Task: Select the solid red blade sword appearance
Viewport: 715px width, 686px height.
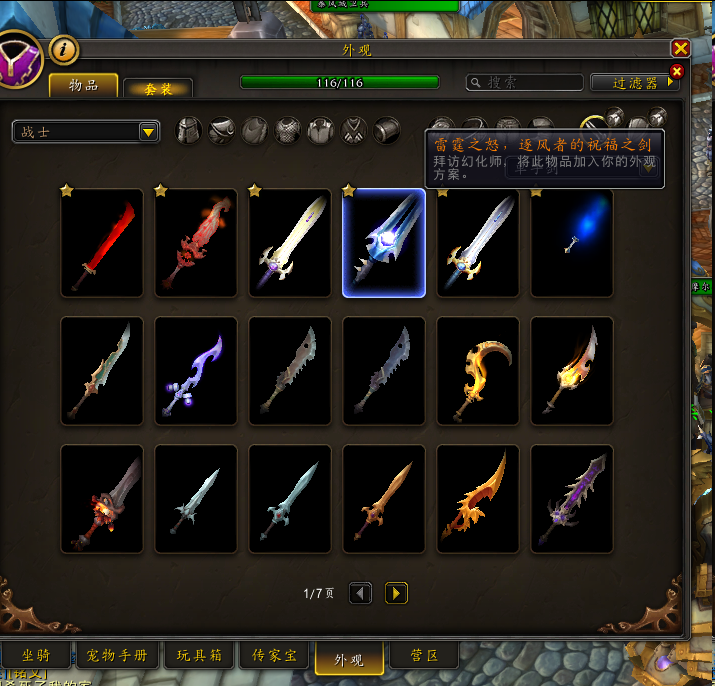Action: [102, 243]
